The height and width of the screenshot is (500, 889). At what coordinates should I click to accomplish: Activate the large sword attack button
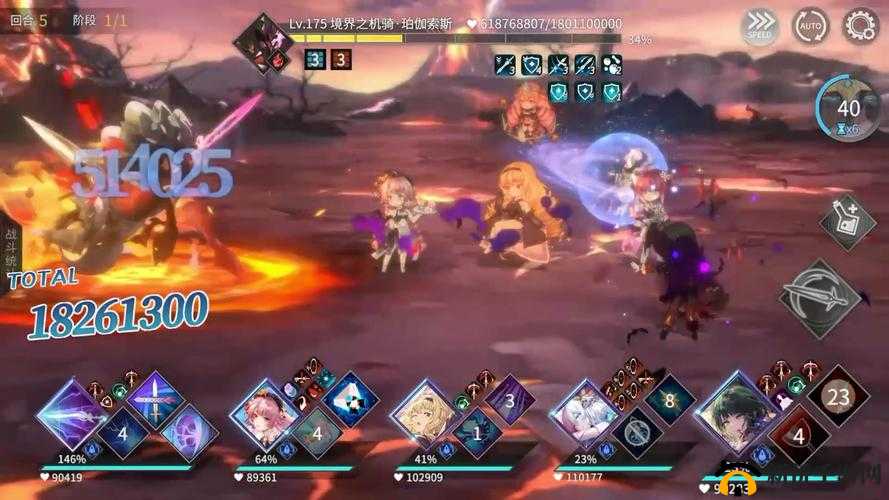pos(822,297)
